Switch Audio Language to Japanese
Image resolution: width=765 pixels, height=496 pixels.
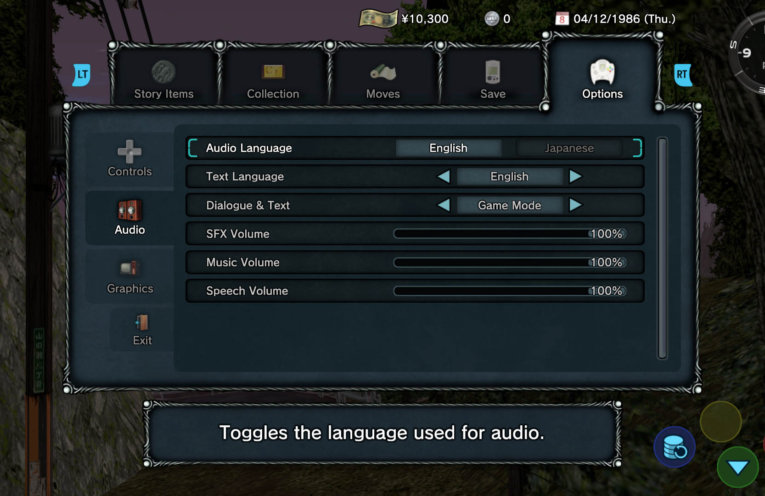[569, 148]
